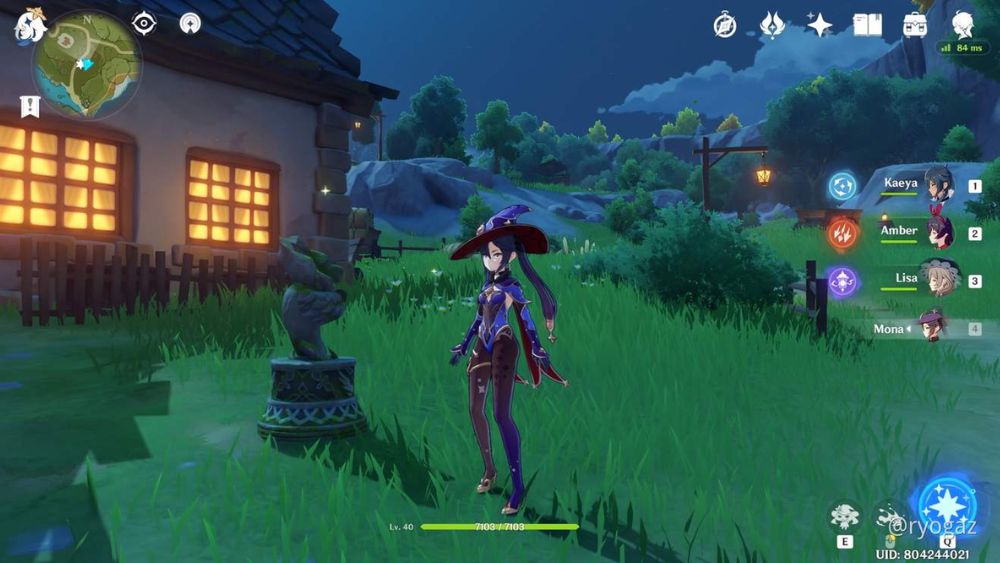Screen dimensions: 1000x563
Task: Open the open-book handbook icon
Action: (867, 25)
